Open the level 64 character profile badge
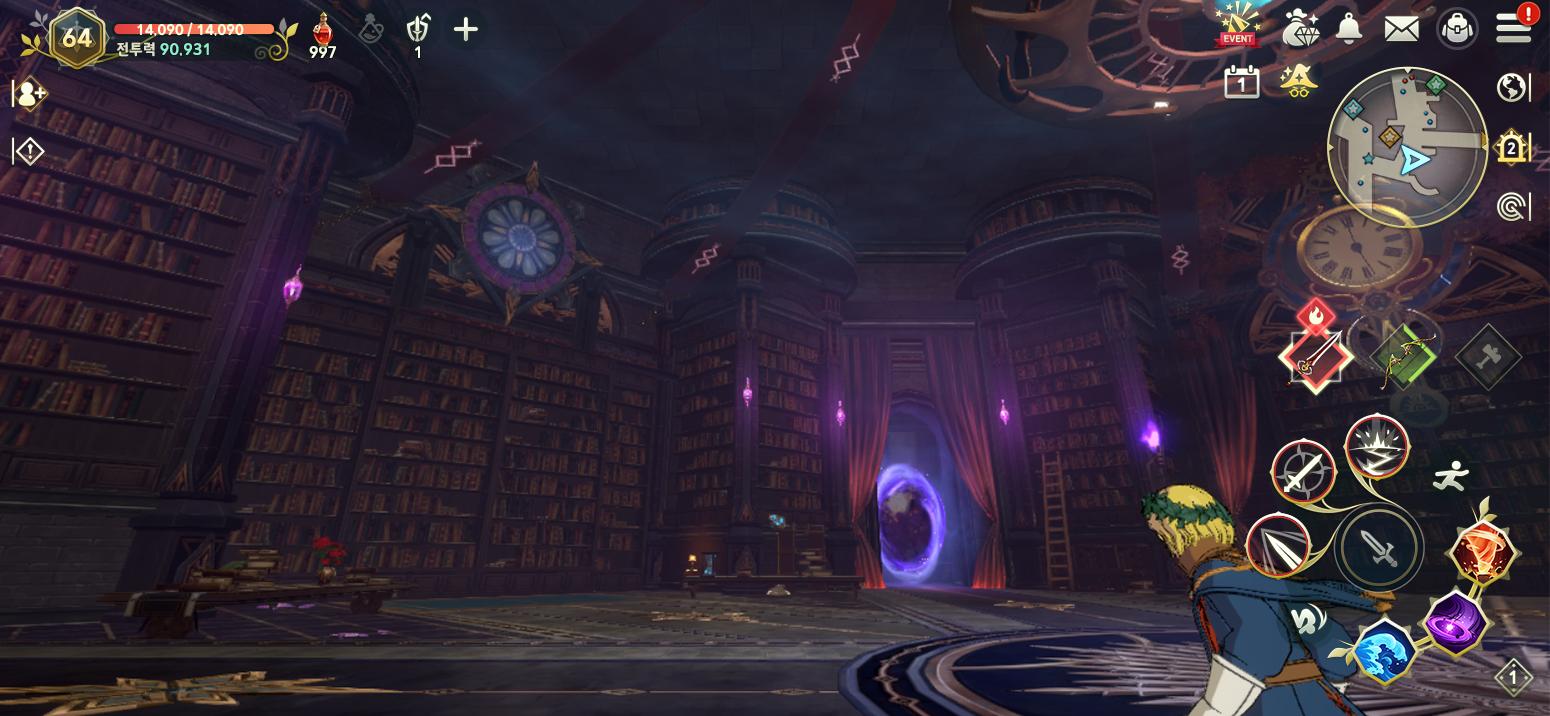The image size is (1550, 716). [76, 38]
